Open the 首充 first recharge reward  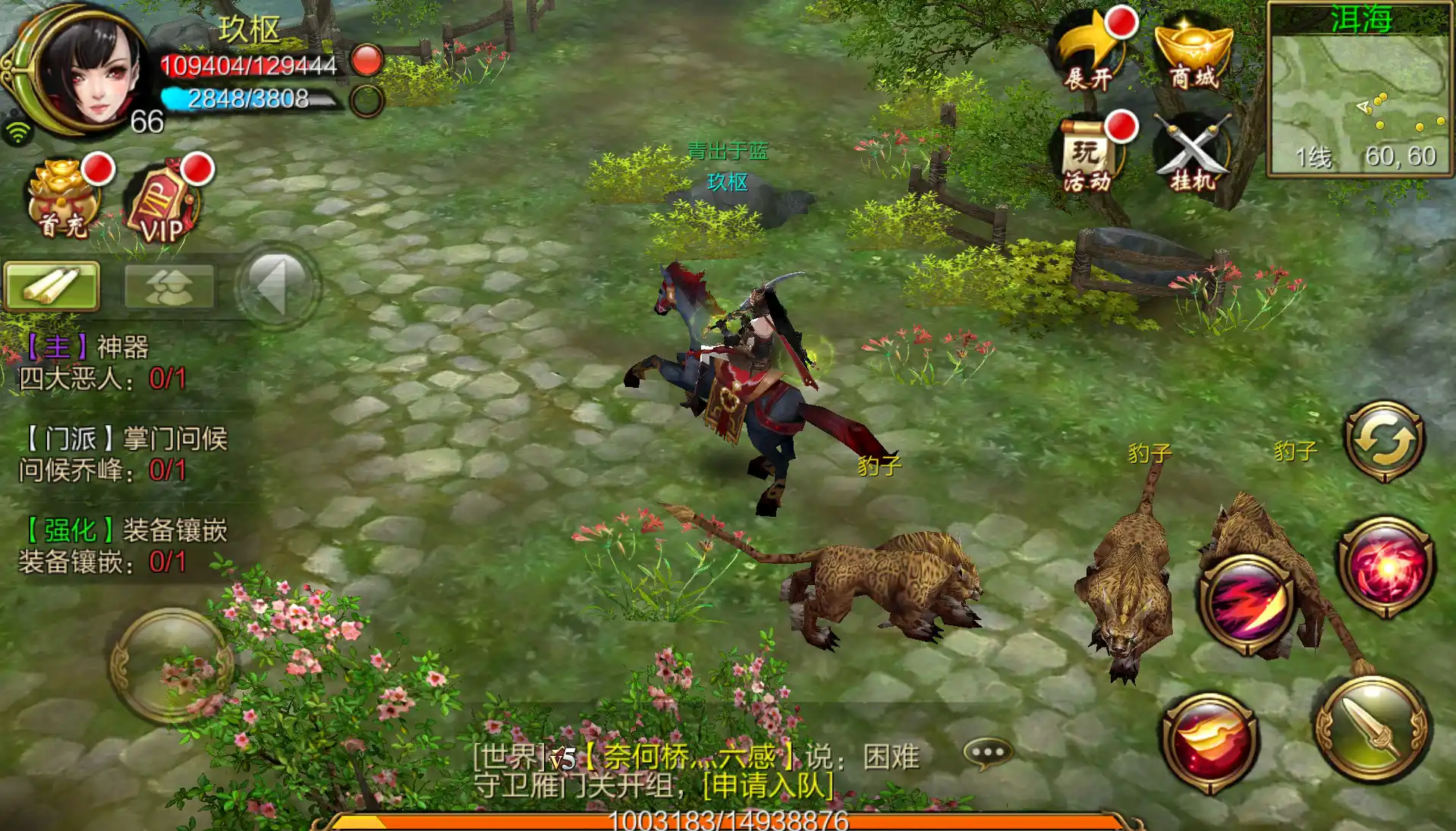(64, 200)
